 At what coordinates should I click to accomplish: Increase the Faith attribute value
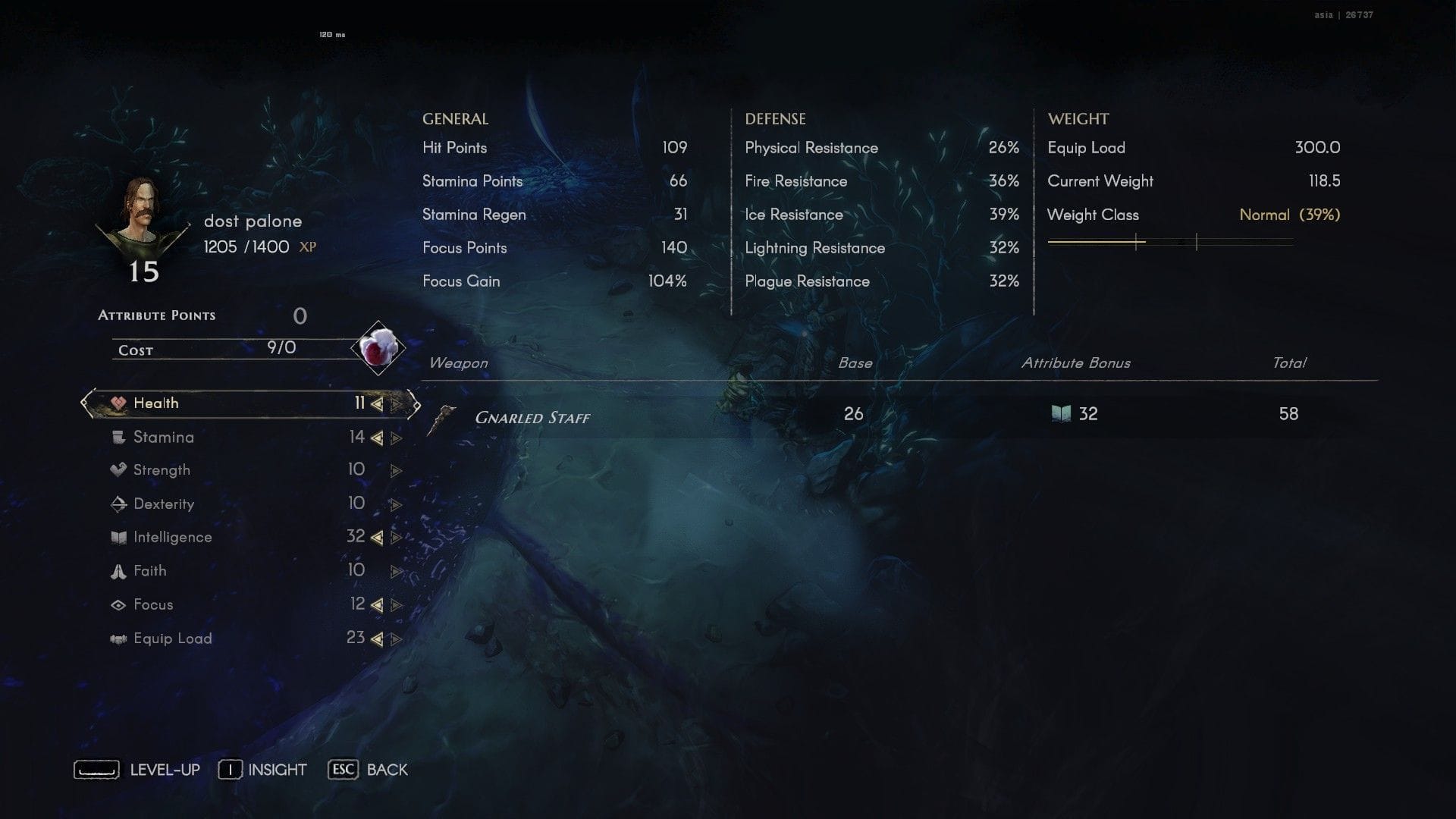pos(396,572)
